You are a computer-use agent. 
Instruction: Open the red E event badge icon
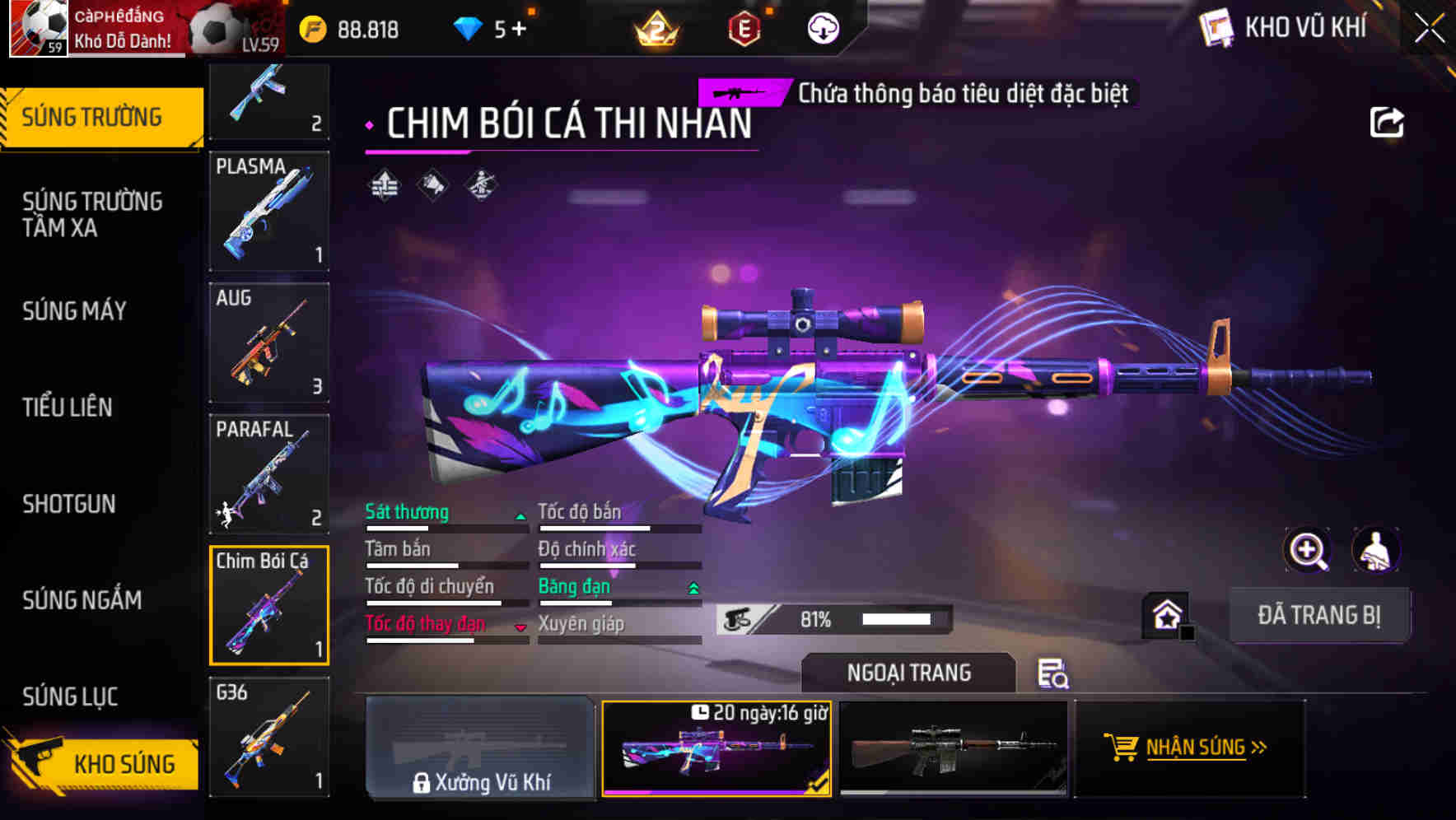tap(745, 27)
